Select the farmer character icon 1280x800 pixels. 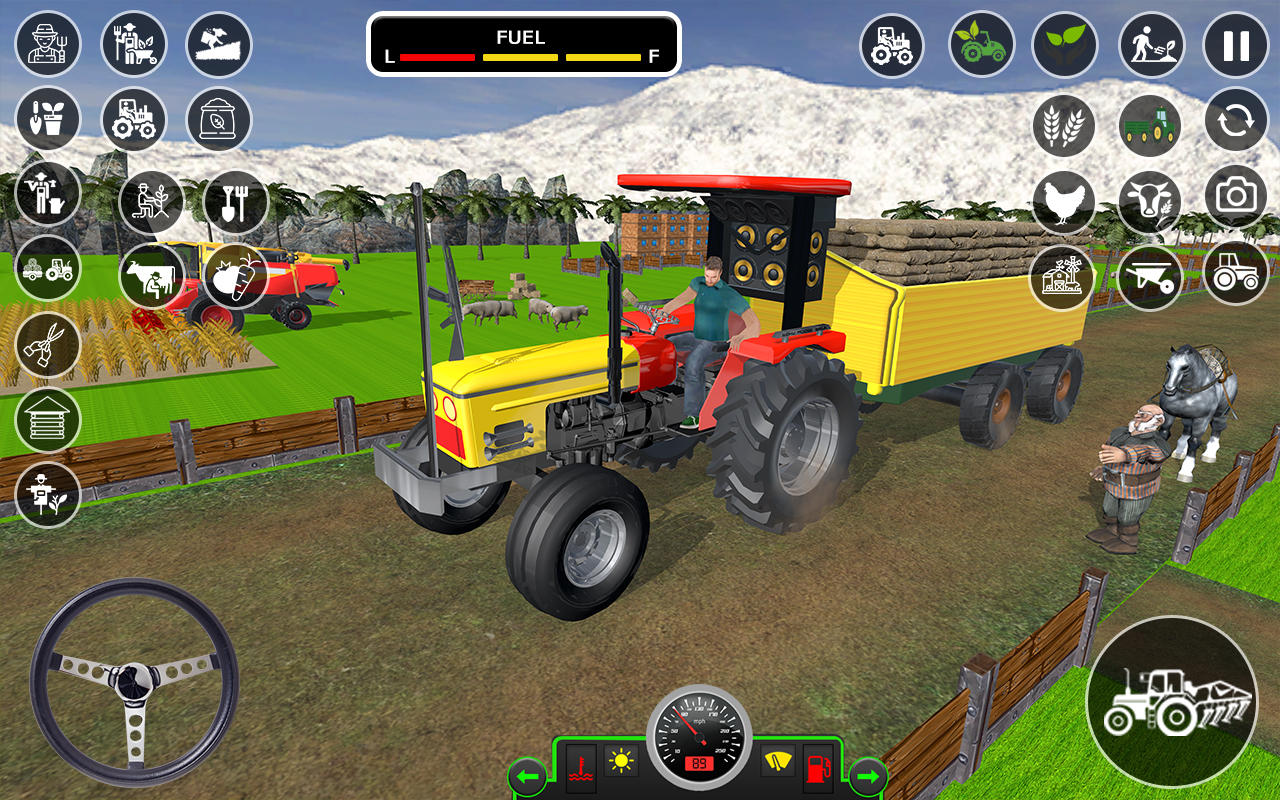(47, 45)
